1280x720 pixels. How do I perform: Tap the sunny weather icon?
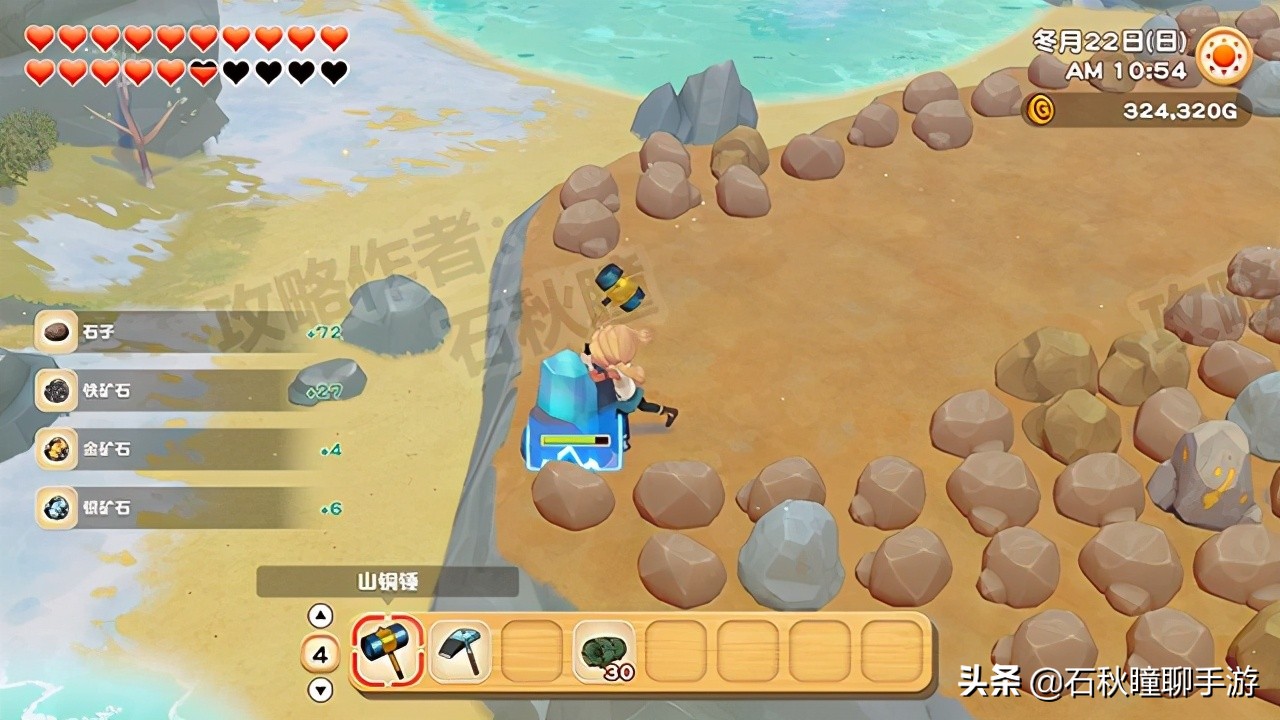tap(1224, 55)
